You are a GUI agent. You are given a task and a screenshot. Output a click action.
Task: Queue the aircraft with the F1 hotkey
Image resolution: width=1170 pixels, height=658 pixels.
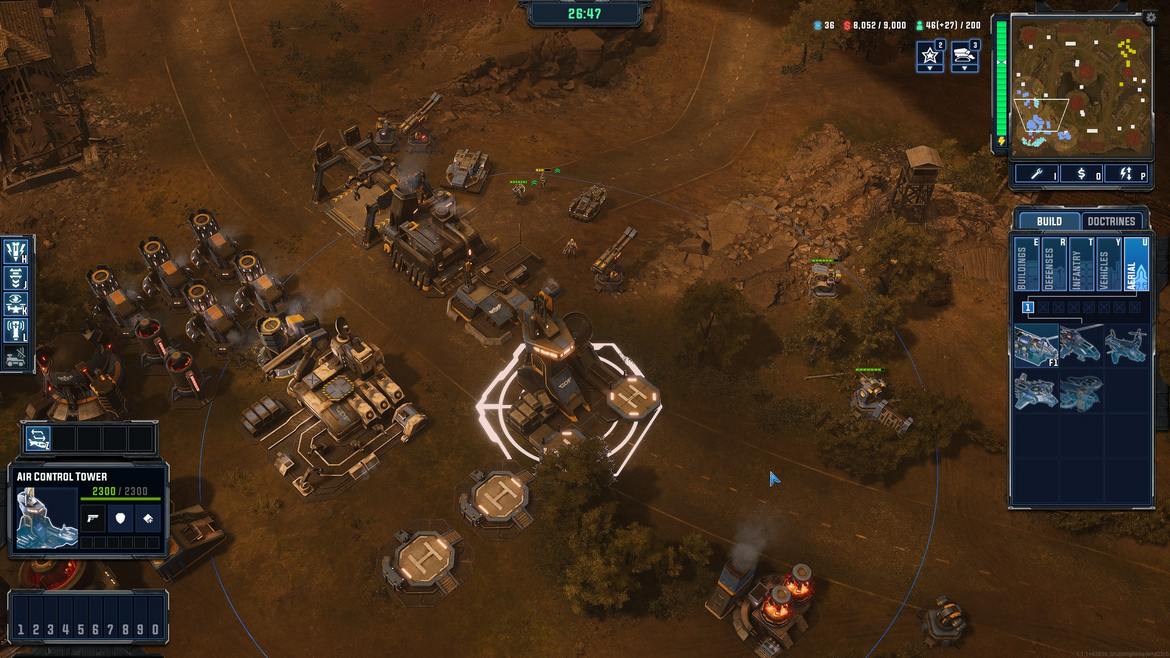click(x=1036, y=345)
